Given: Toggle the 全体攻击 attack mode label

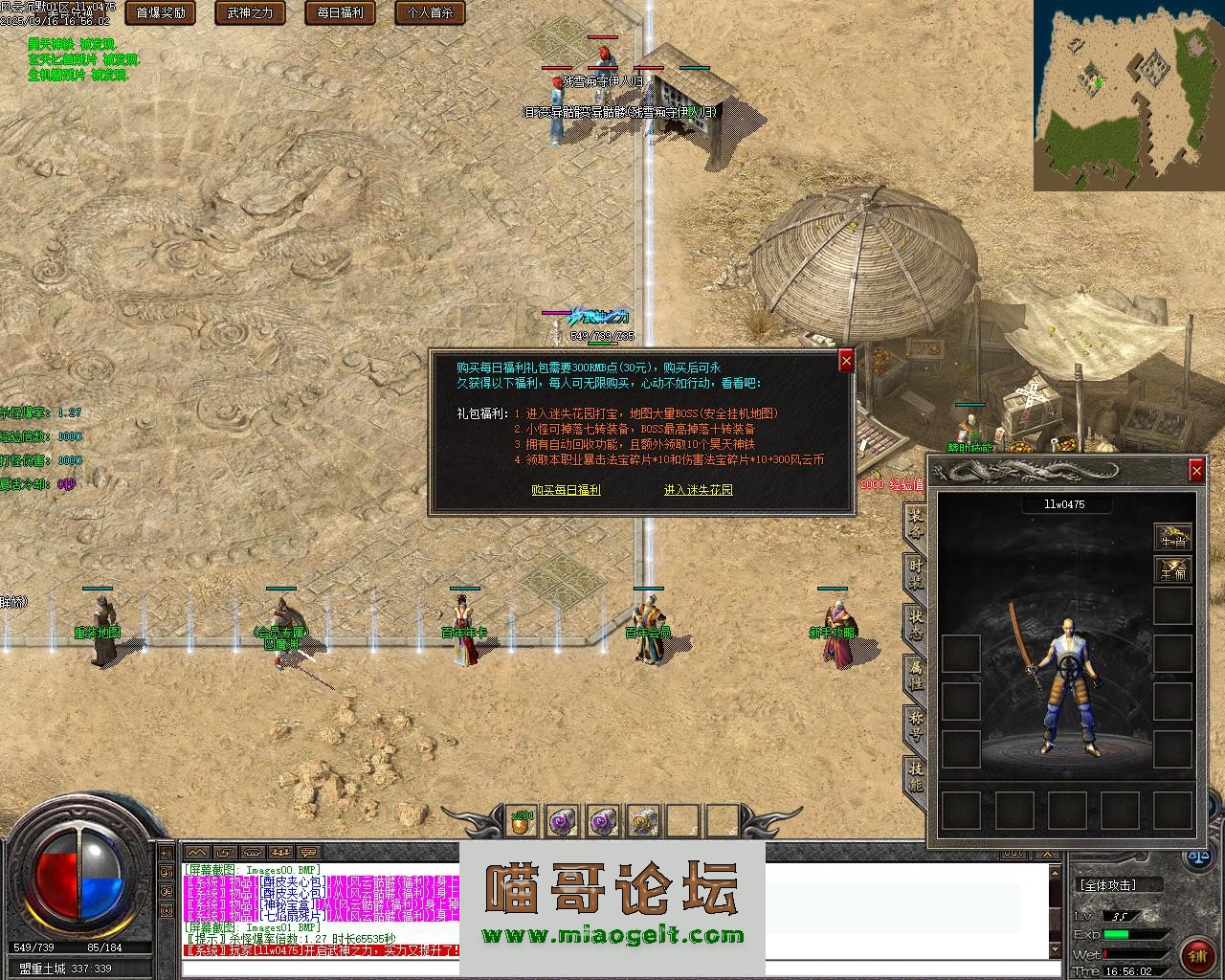Looking at the screenshot, I should click(x=1120, y=885).
